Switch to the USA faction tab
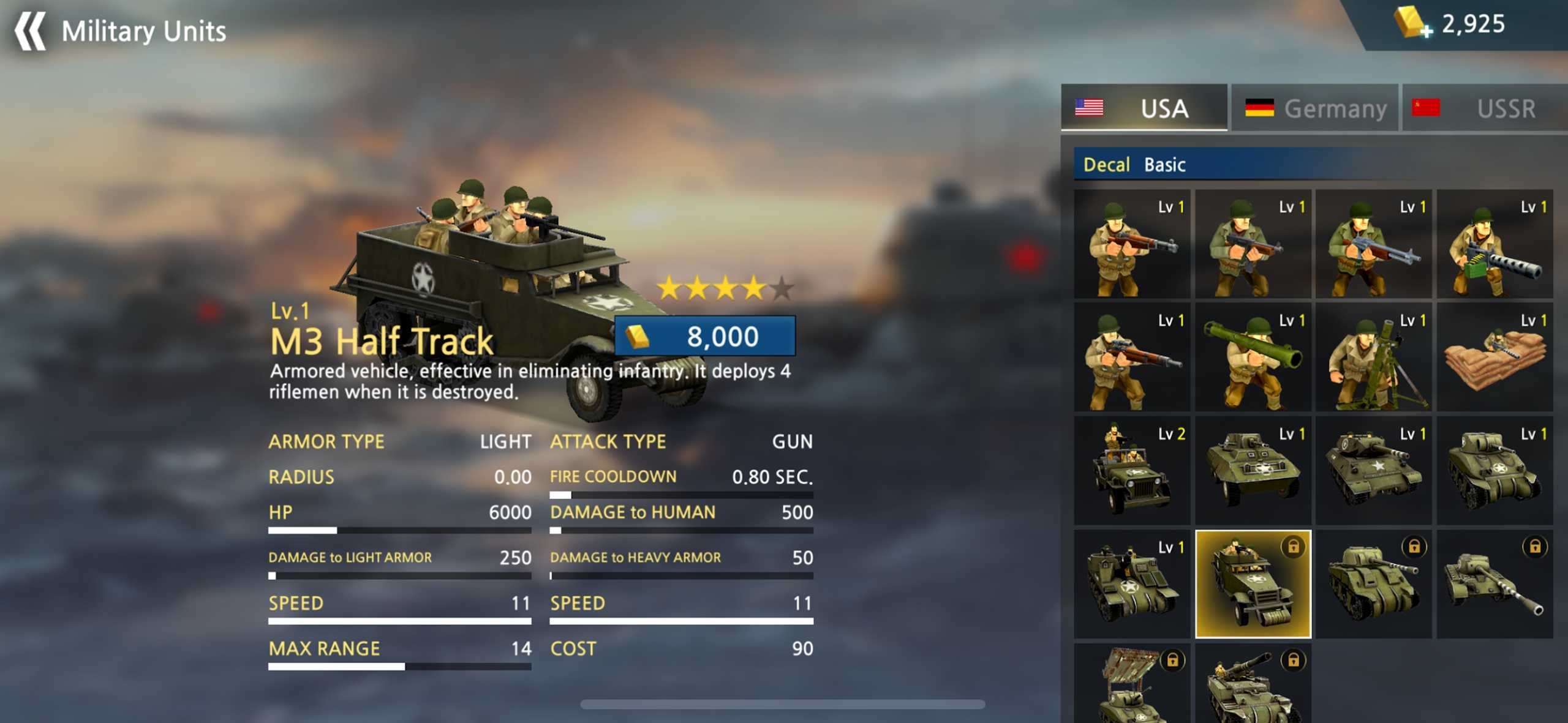Screen dimensions: 1568x723 [1144, 108]
